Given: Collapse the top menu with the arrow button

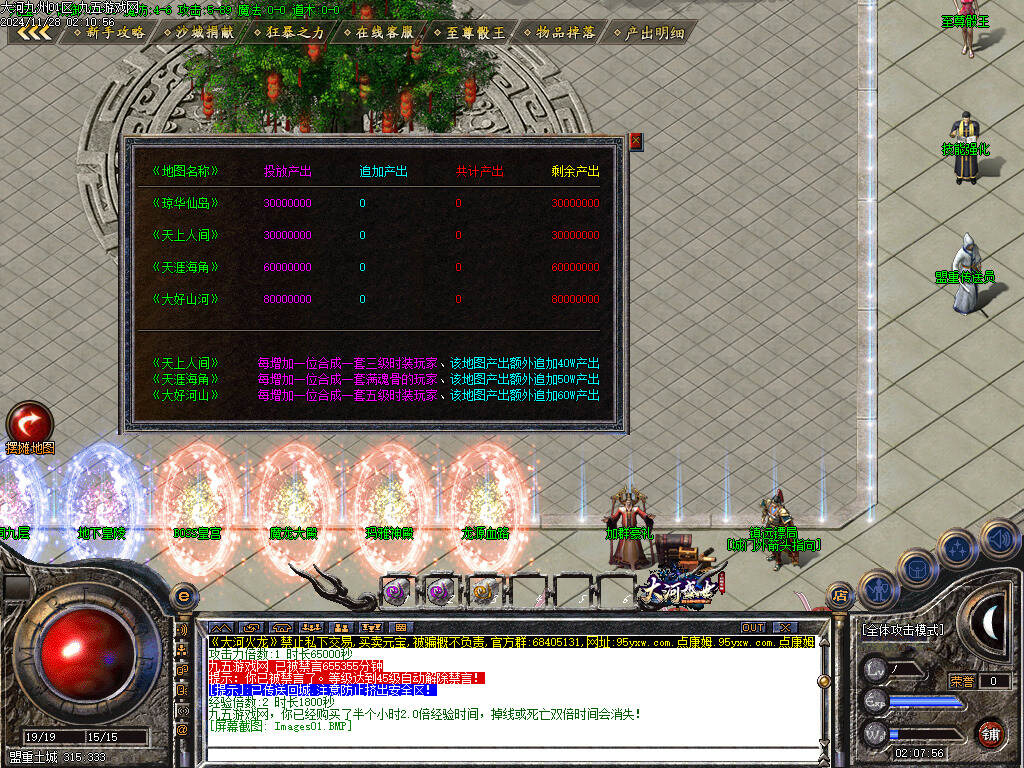Looking at the screenshot, I should coord(35,32).
